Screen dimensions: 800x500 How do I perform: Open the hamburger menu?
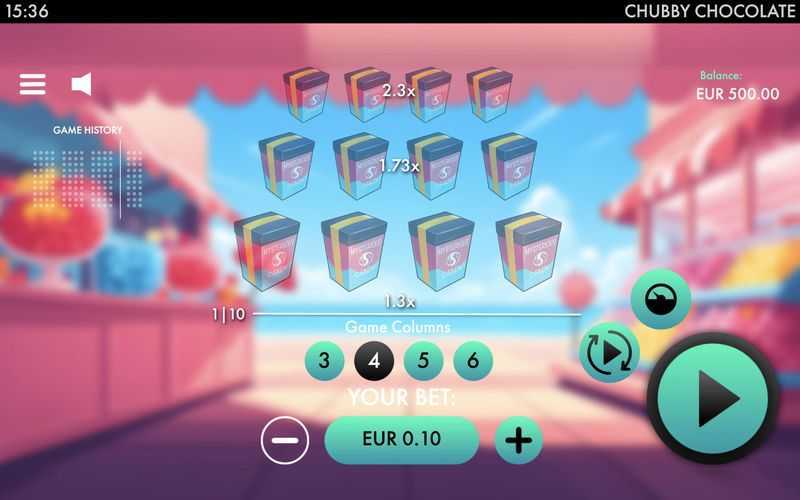(x=33, y=84)
